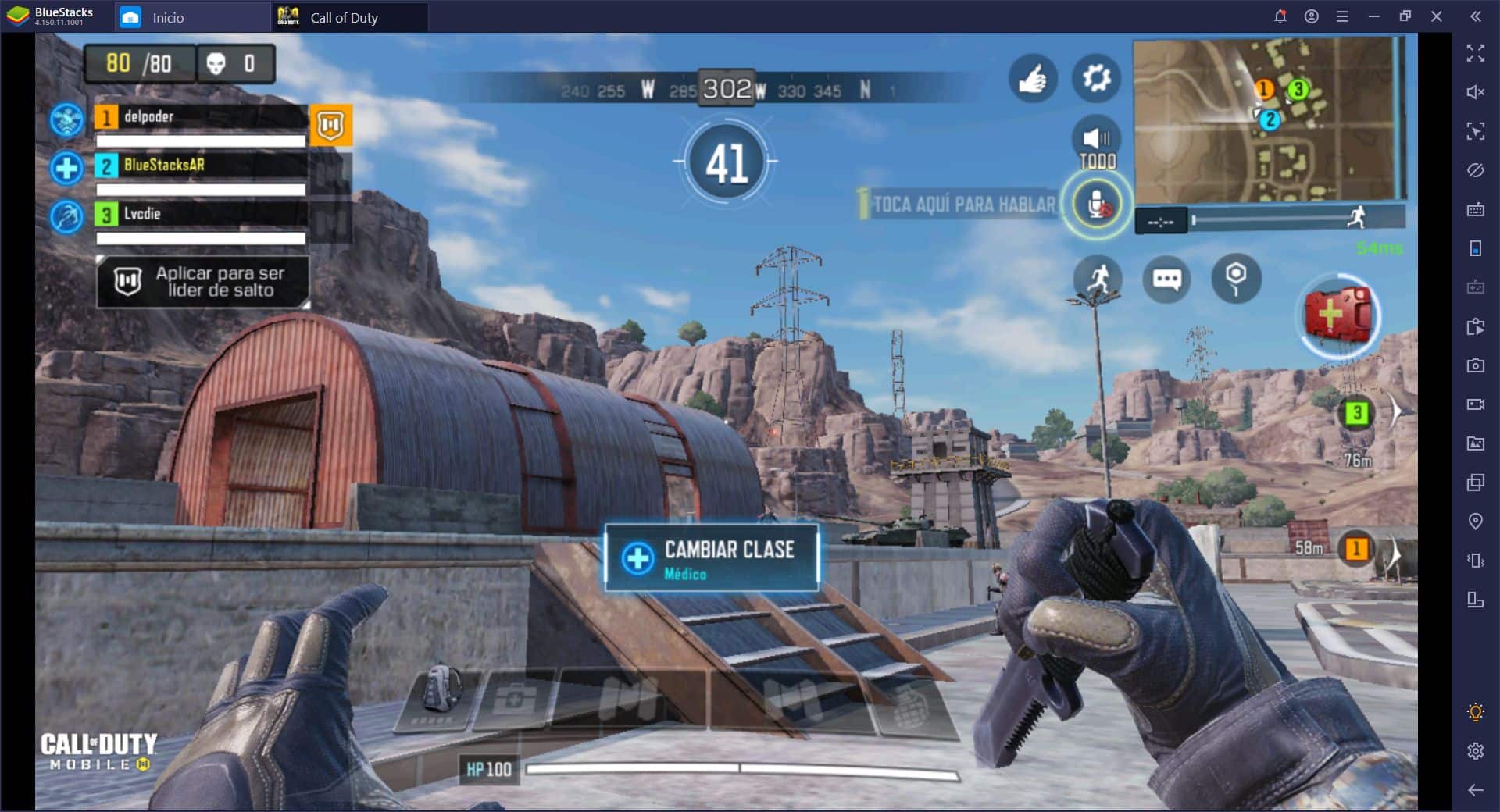The height and width of the screenshot is (812, 1500).
Task: Toggle the running auto-sprint icon
Action: coord(1098,279)
